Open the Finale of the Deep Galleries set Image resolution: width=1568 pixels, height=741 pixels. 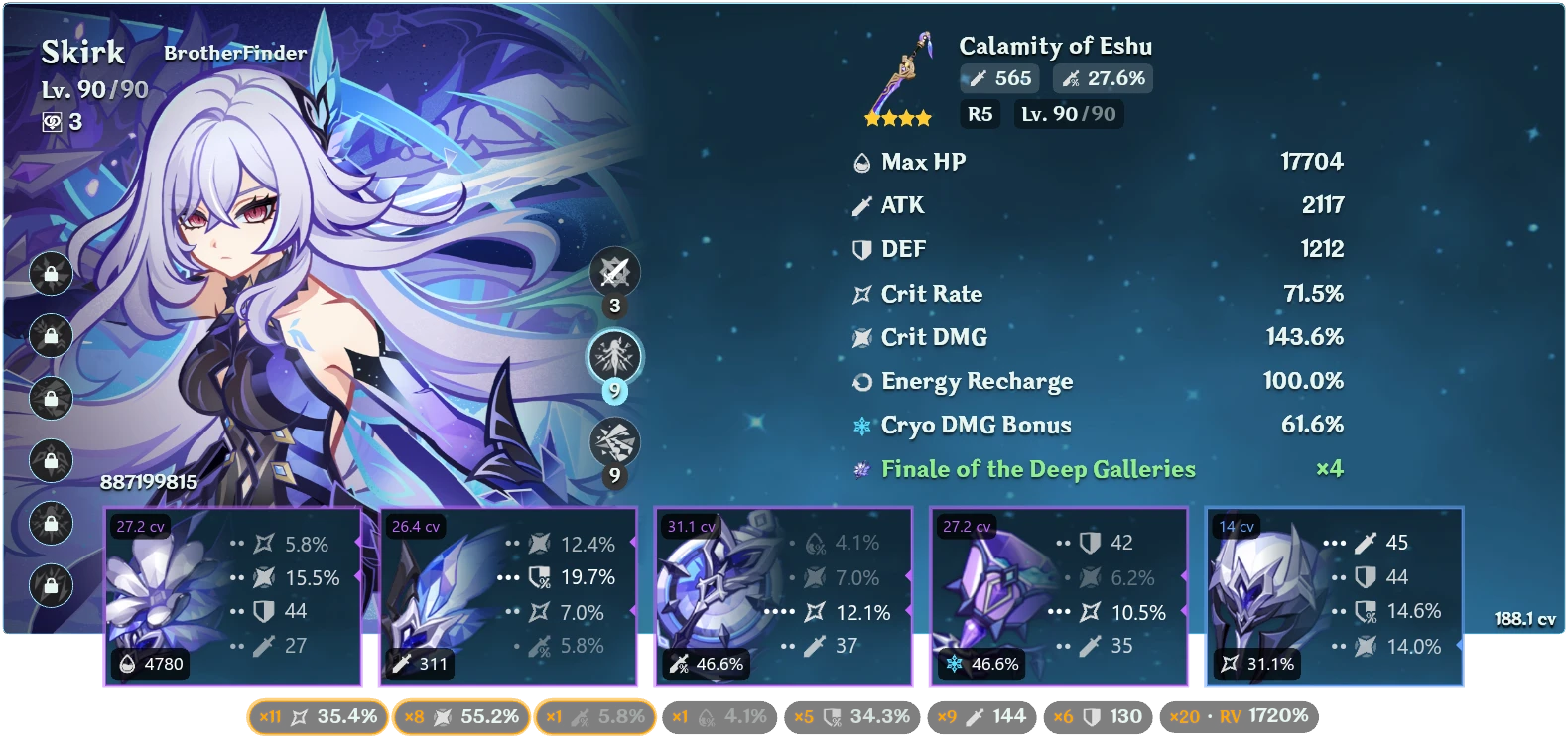(x=1036, y=469)
